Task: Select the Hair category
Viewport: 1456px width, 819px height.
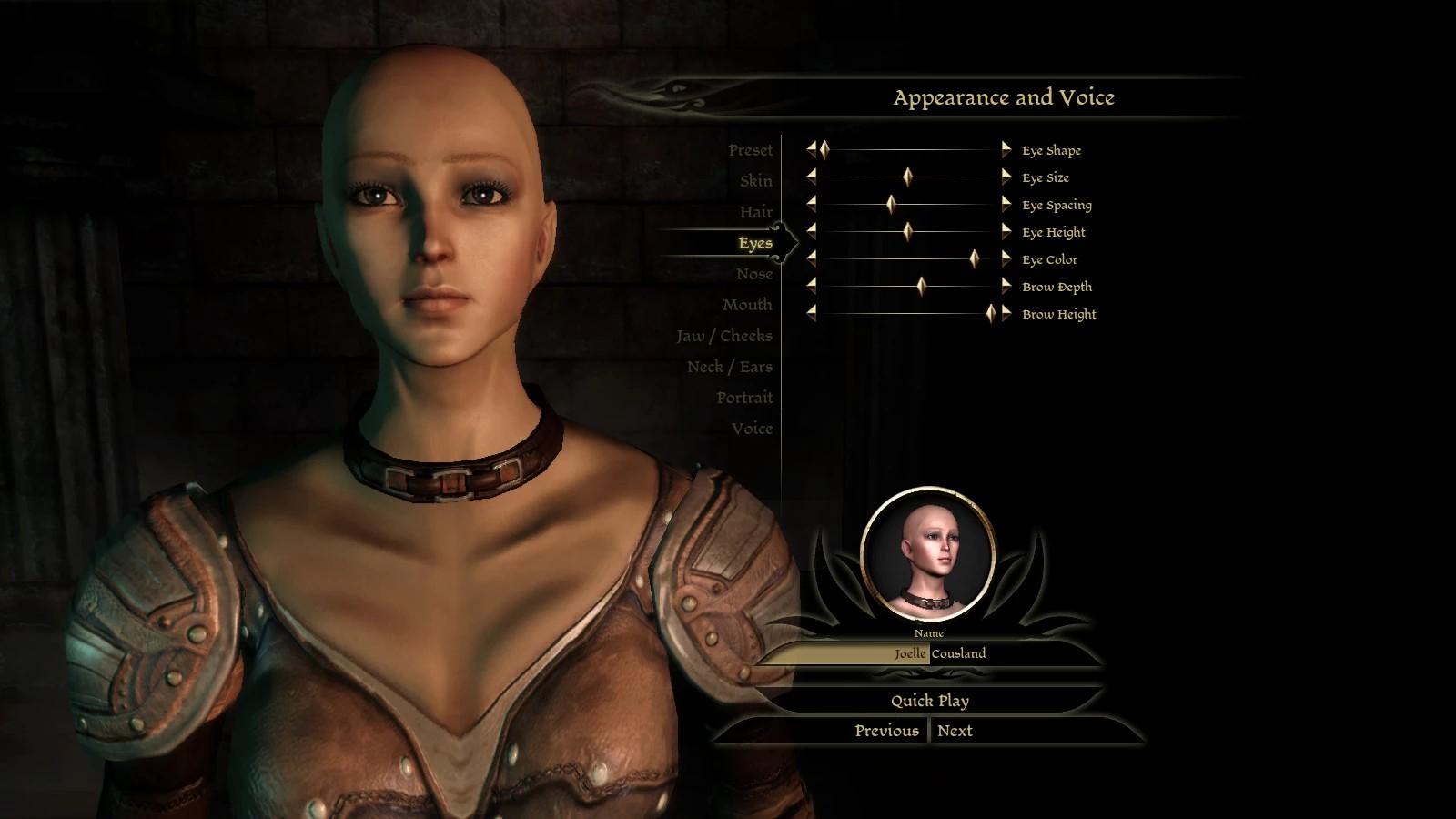Action: point(755,212)
